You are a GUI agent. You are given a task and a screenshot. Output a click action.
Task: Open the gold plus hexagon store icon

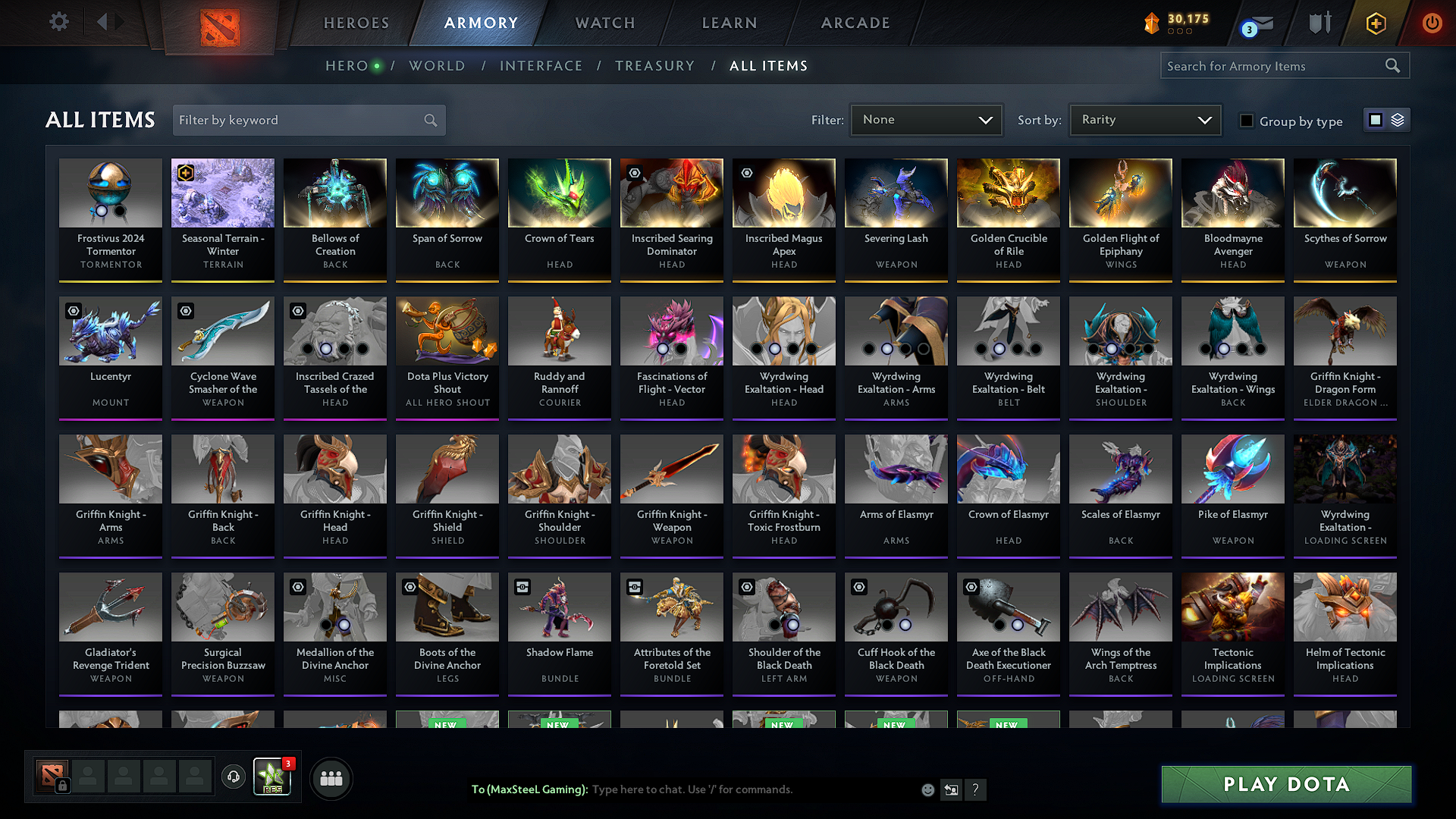click(1376, 24)
